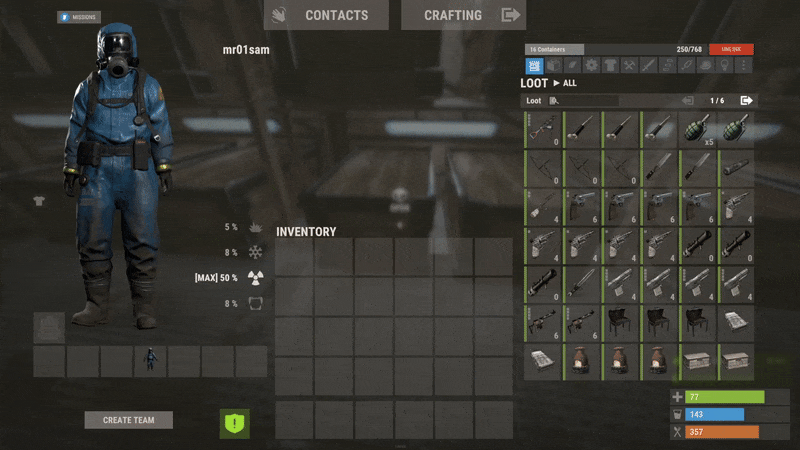800x450 pixels.
Task: Filter loot by the t-shirt clothing category
Action: [610, 66]
